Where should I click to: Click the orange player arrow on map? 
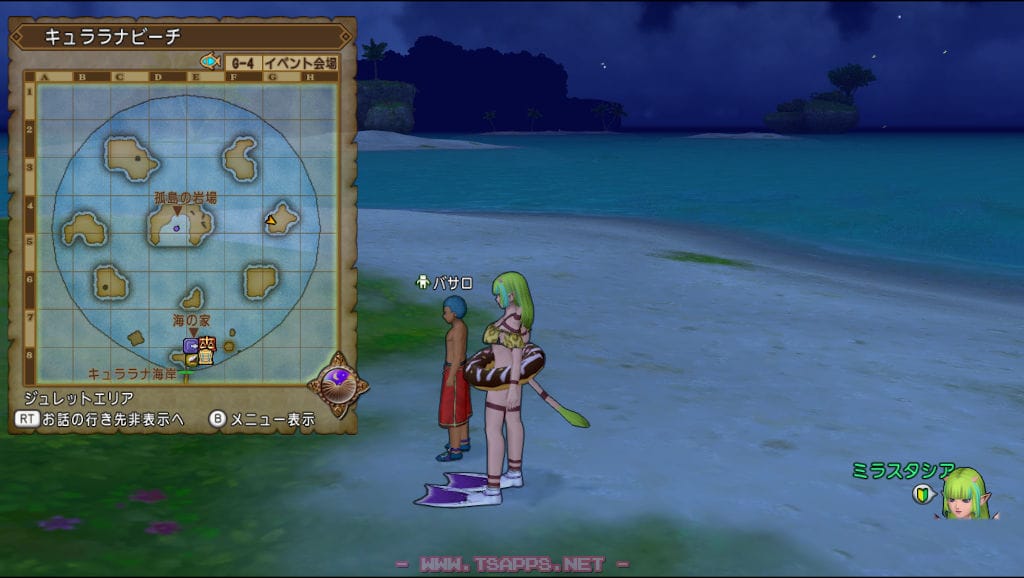click(x=271, y=218)
